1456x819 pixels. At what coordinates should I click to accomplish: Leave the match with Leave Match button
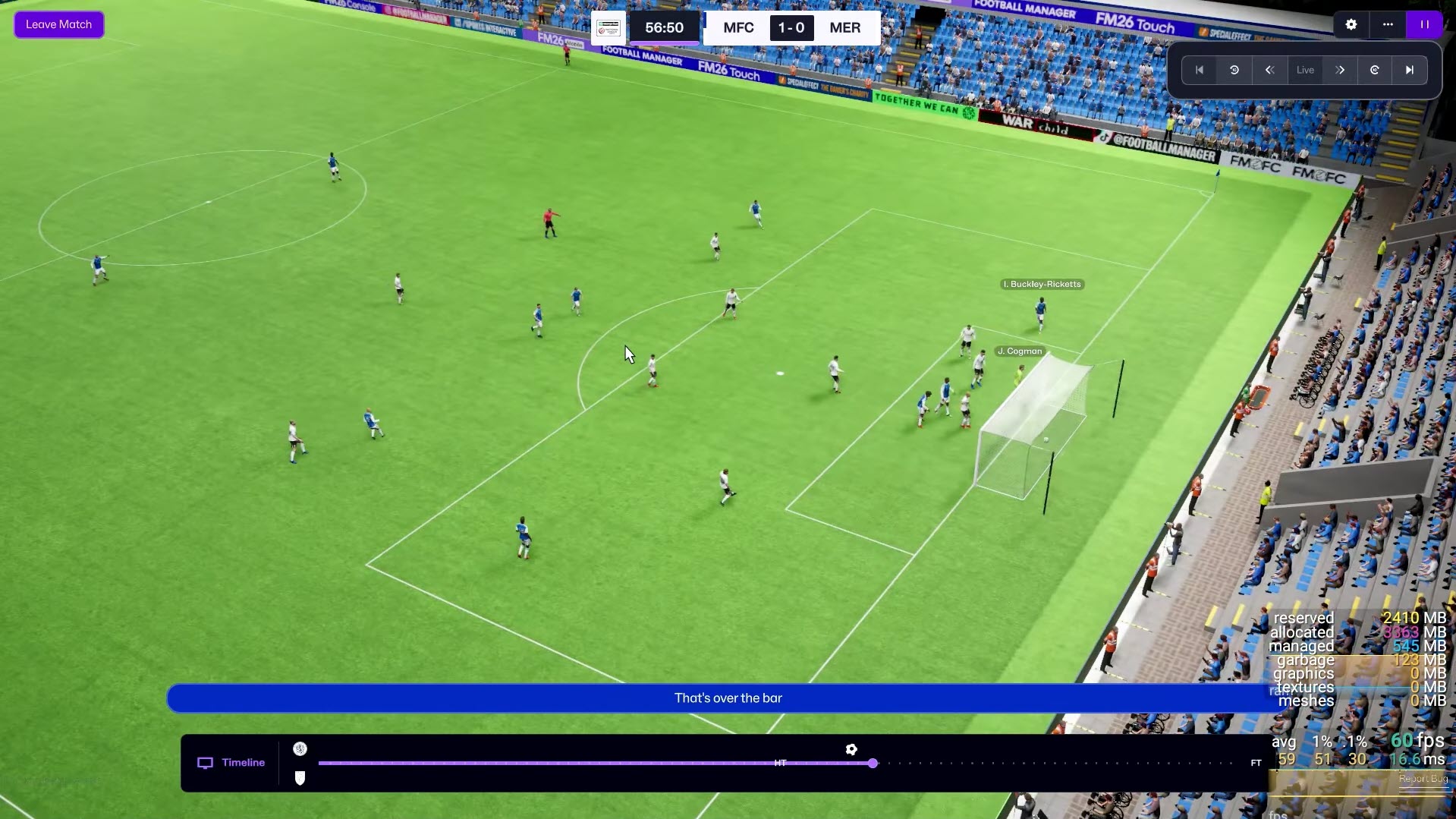pyautogui.click(x=58, y=24)
